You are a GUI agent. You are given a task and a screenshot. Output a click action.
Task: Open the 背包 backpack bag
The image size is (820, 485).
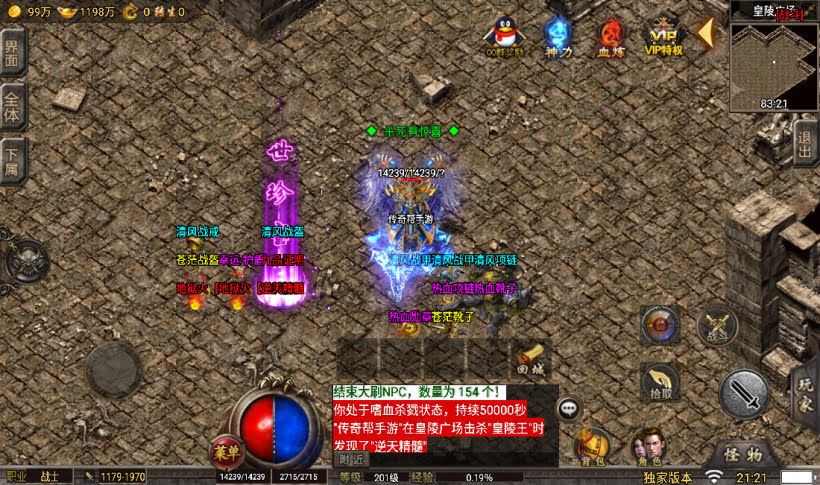coord(593,447)
